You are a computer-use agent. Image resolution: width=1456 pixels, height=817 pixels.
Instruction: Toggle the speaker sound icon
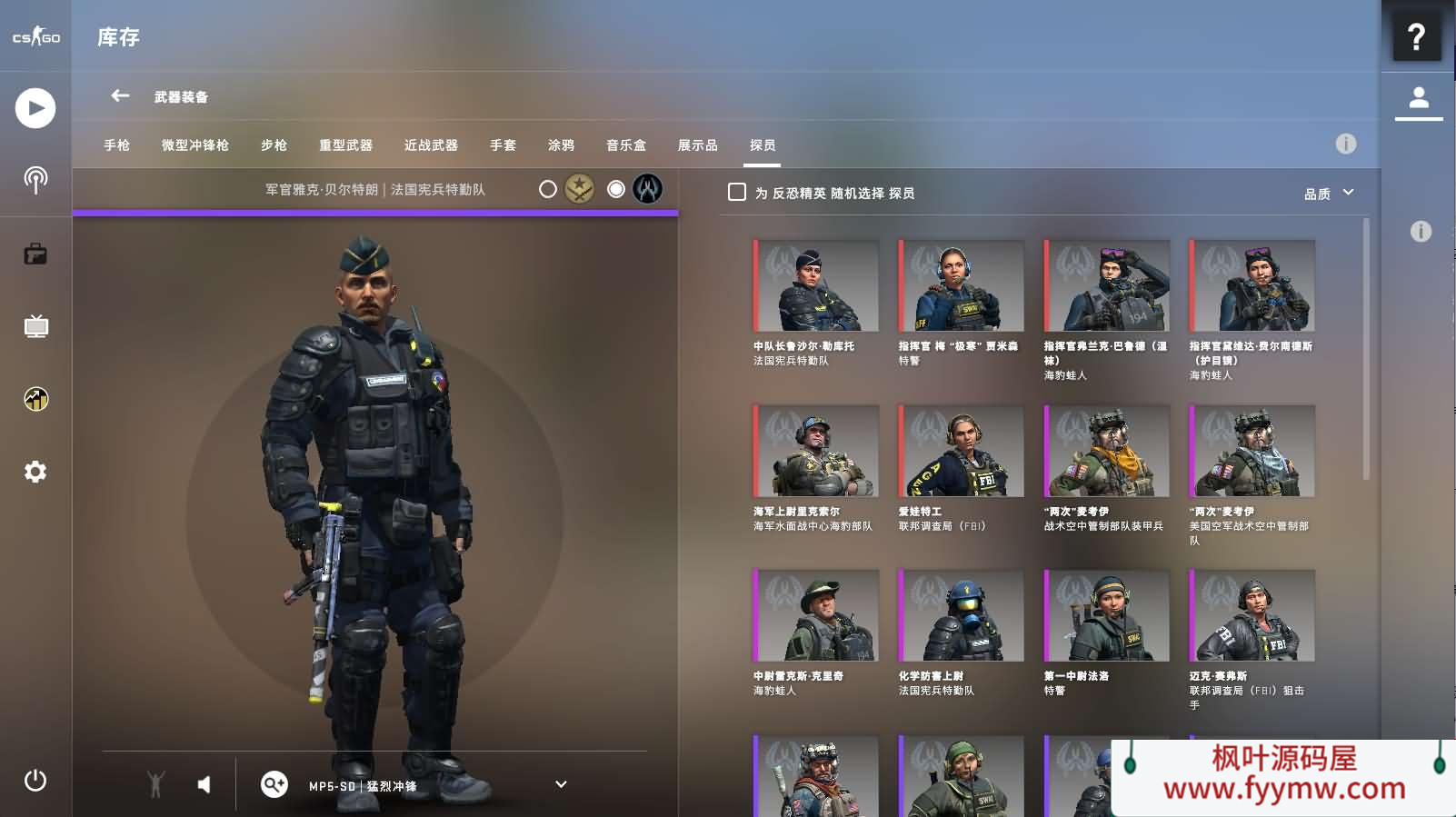(204, 784)
